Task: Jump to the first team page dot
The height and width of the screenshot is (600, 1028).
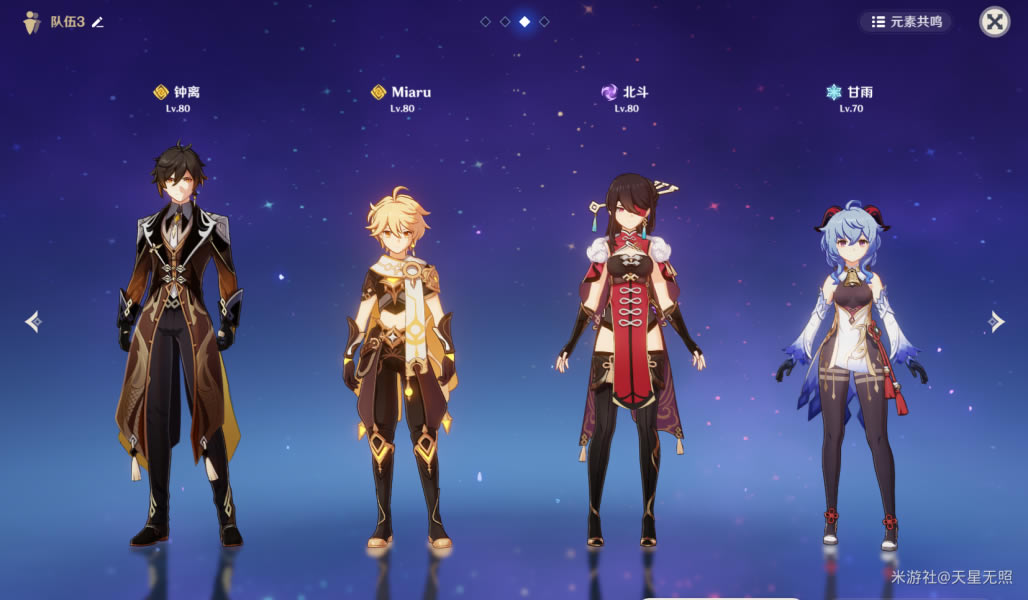Action: click(486, 21)
